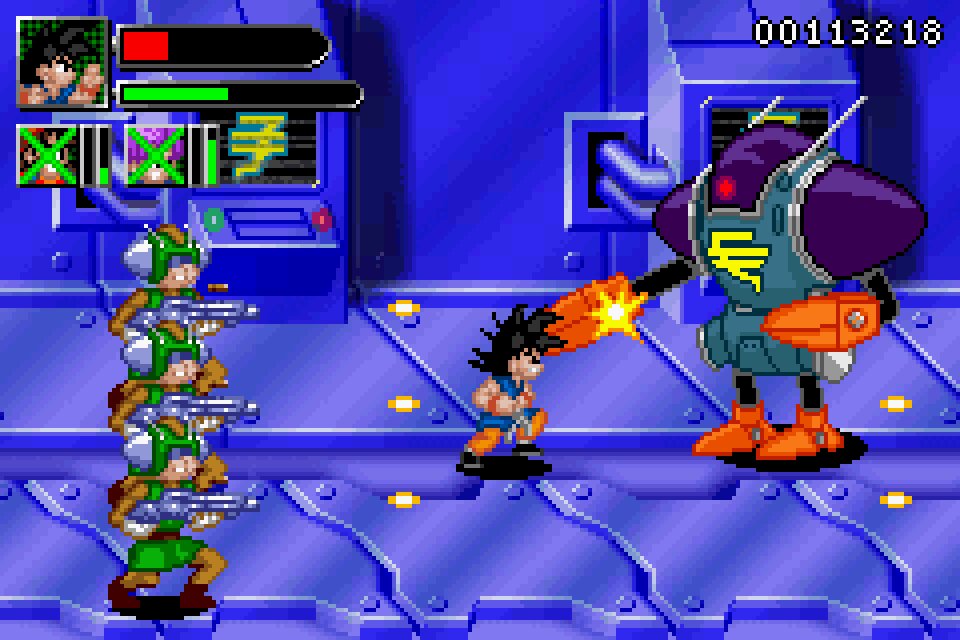Click the crossed-out Pan partner portrait

tap(49, 155)
